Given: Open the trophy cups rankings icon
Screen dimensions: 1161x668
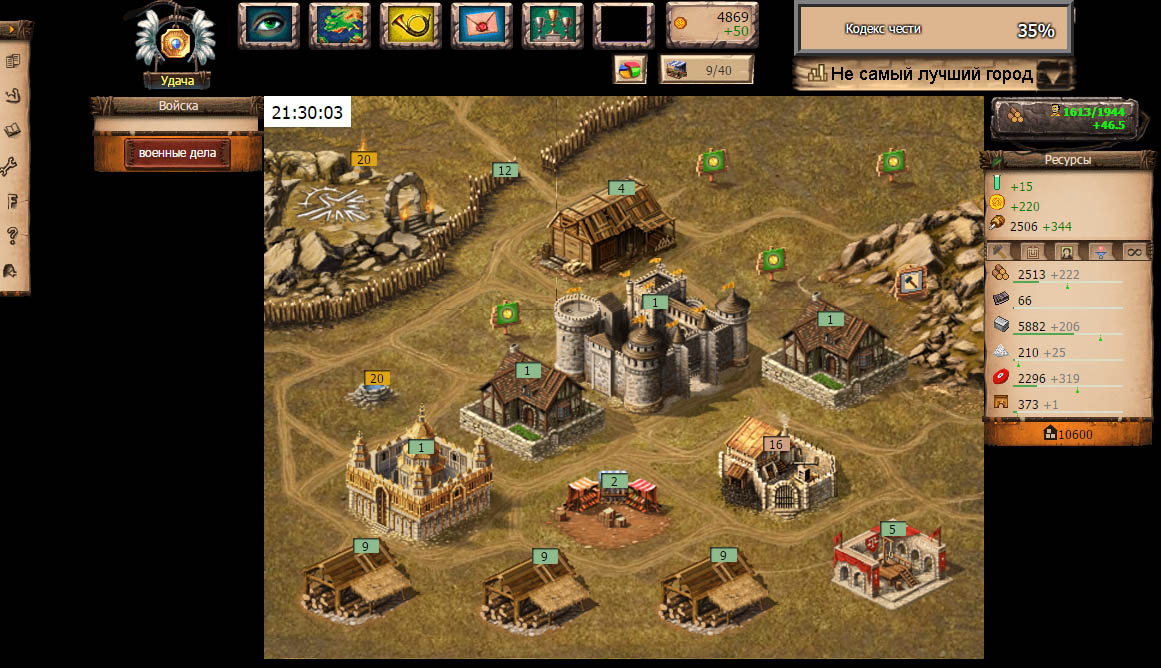Looking at the screenshot, I should click(552, 25).
